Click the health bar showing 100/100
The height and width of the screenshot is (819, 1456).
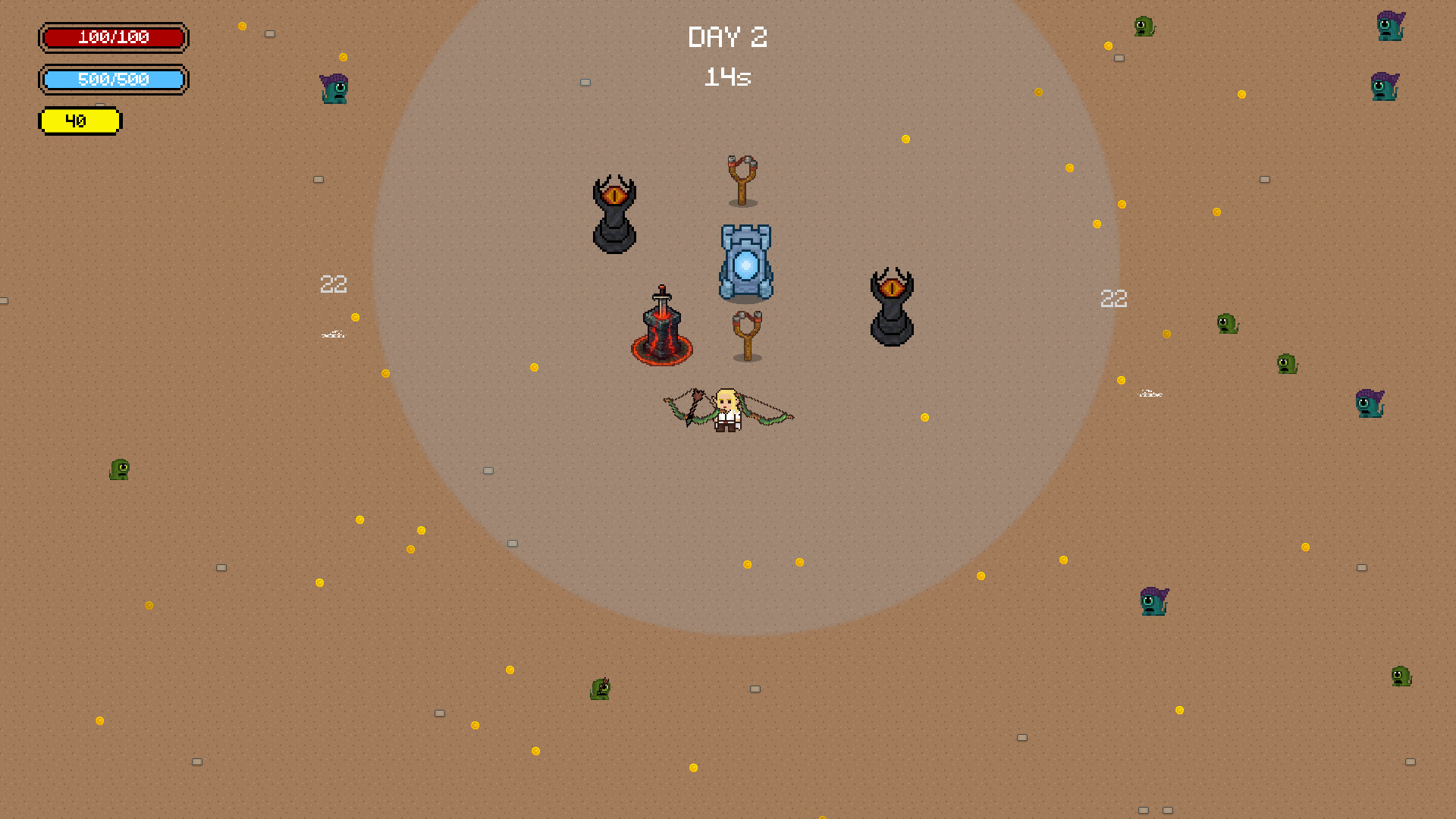coord(114,38)
